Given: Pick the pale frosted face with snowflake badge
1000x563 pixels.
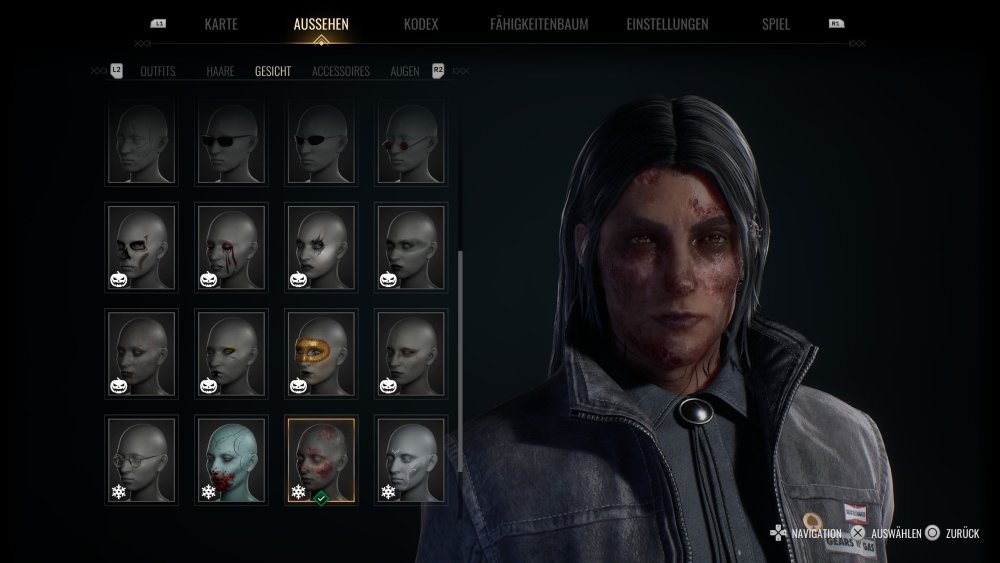Looking at the screenshot, I should pos(411,460).
